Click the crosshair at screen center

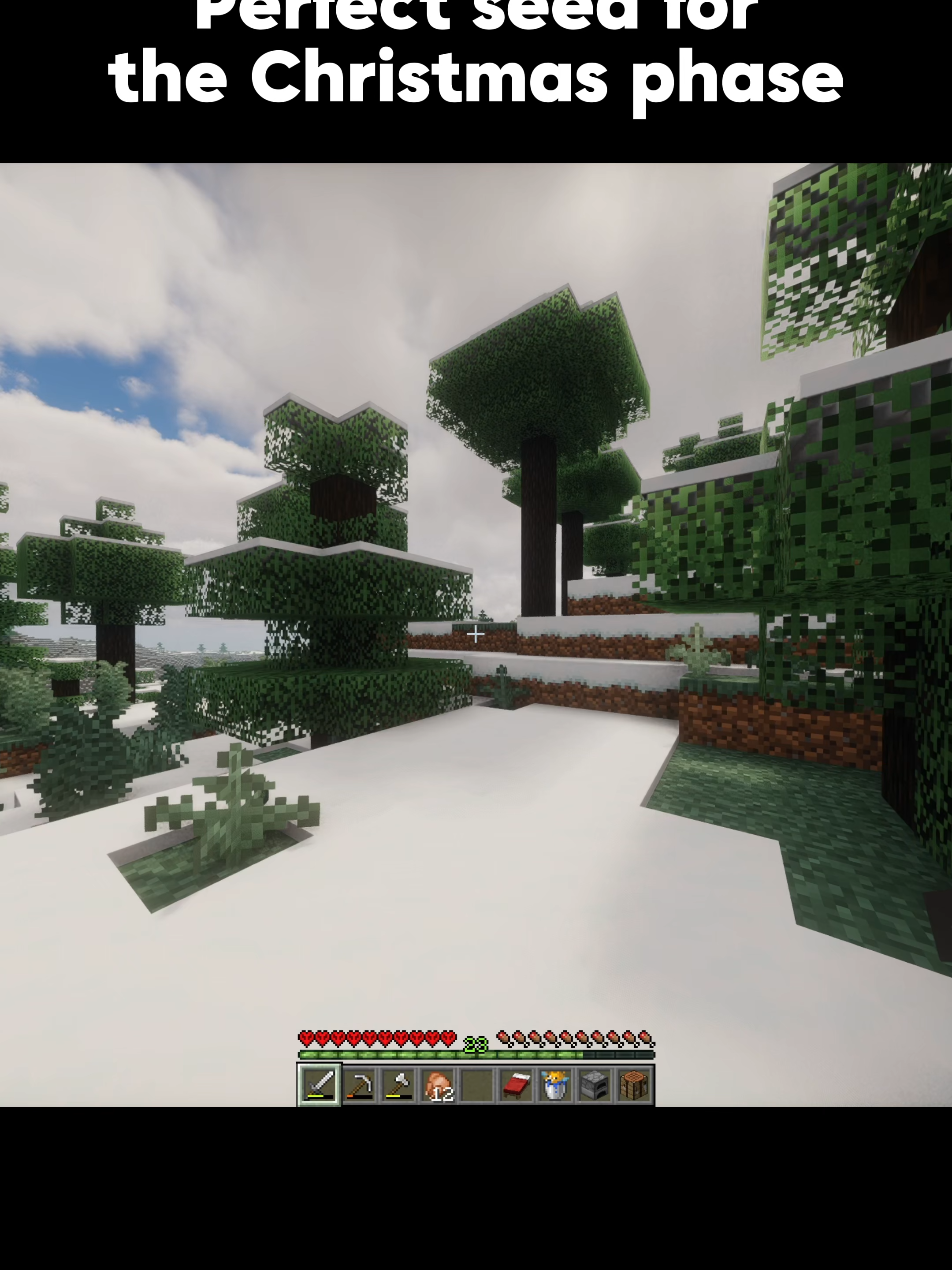tap(476, 634)
